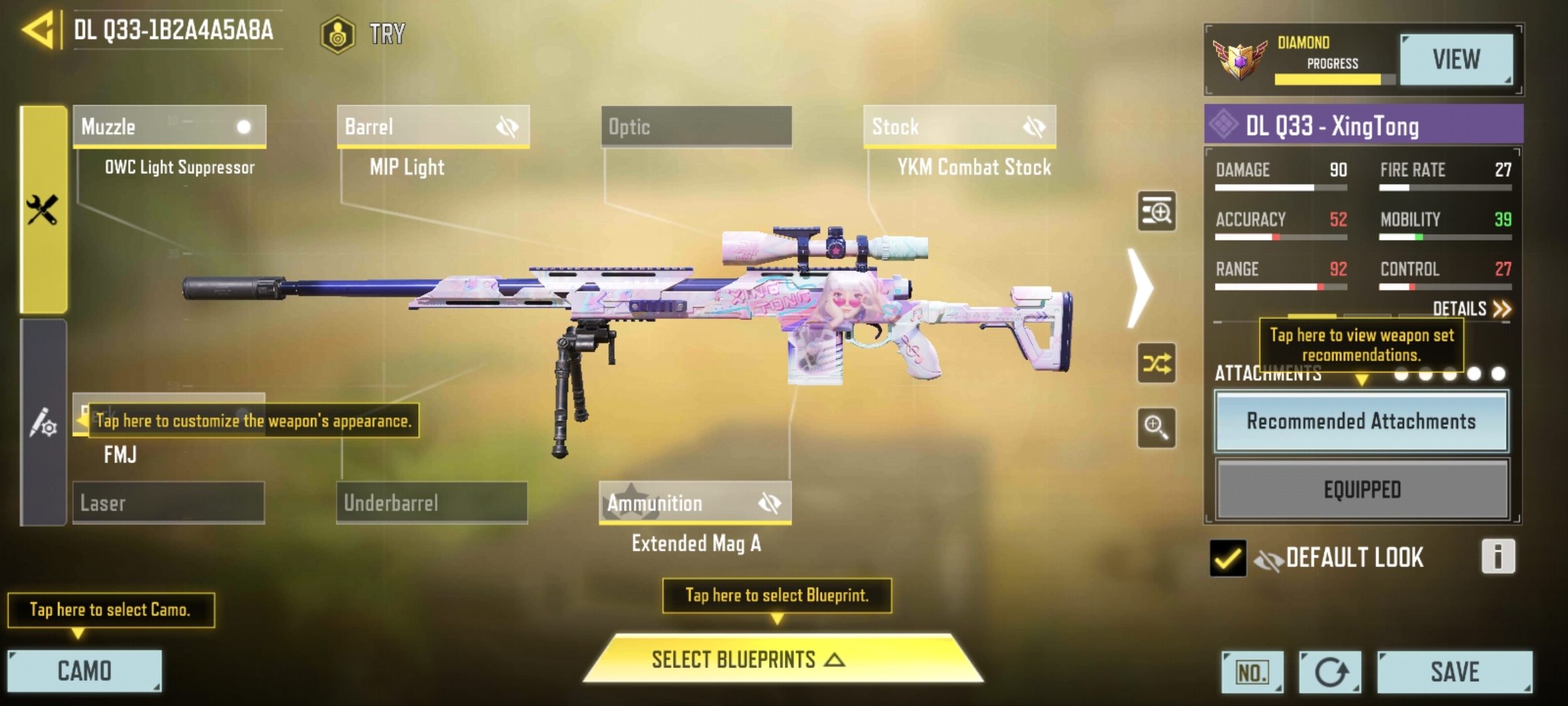Expand the Select Blueprints panel
1568x706 pixels.
click(783, 659)
